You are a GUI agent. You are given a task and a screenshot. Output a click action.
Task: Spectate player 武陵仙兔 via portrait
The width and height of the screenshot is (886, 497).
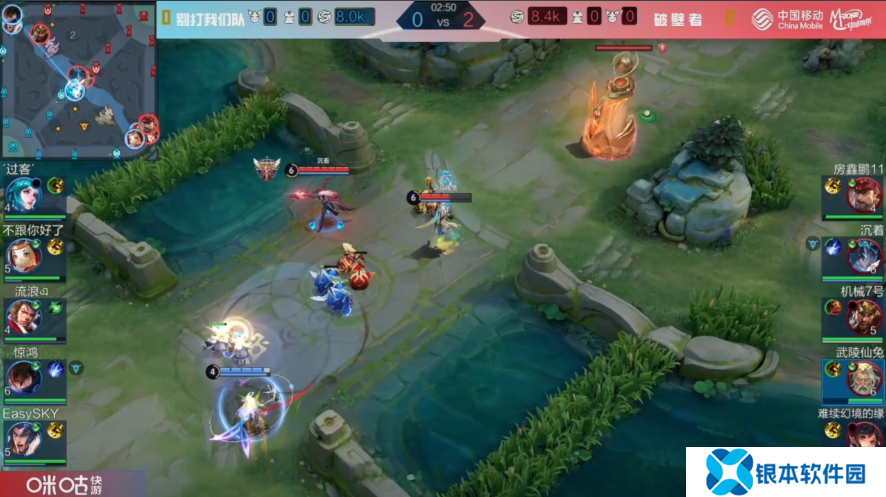coord(862,378)
